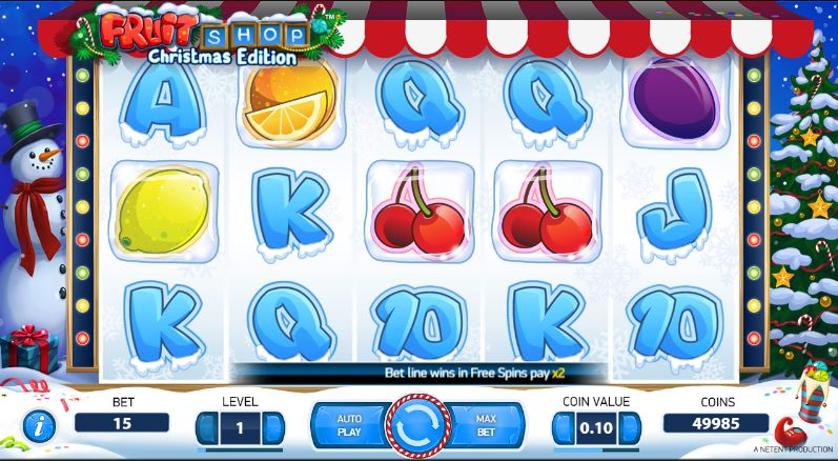Spin the reels with the round button
838x461 pixels.
(x=418, y=427)
